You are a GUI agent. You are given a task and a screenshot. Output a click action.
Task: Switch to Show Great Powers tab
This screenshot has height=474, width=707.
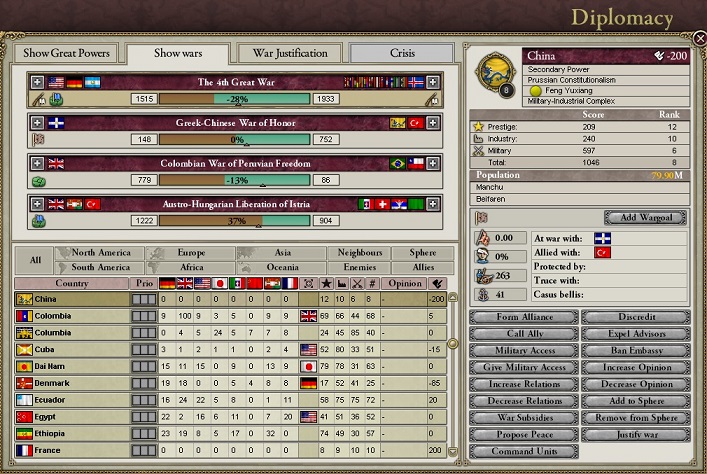[65, 52]
